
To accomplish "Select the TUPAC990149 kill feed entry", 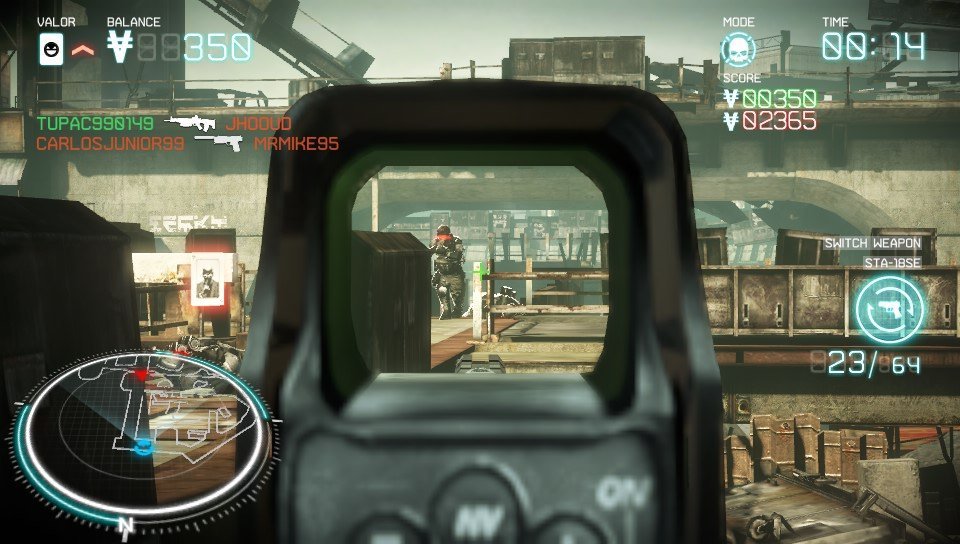I will pyautogui.click(x=95, y=124).
